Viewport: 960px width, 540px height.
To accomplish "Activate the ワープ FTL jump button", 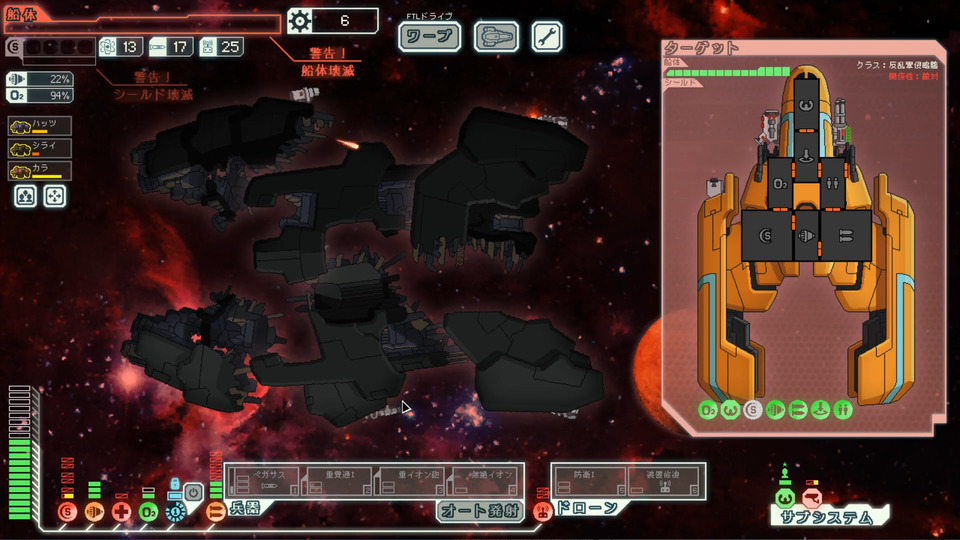I will 430,38.
